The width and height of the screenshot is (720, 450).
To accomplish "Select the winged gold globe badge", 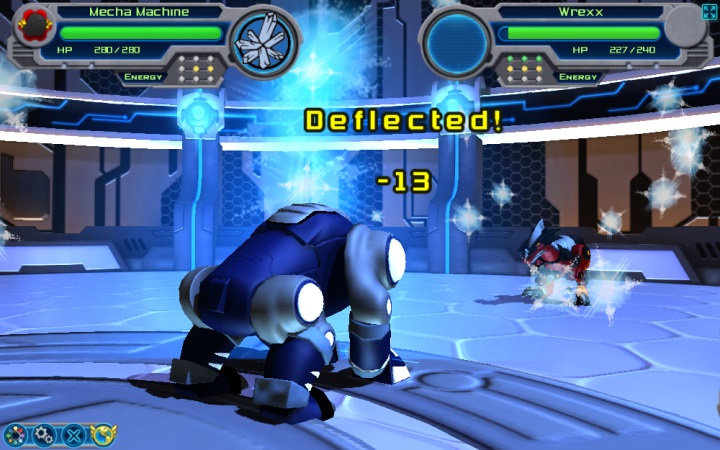I will tap(103, 435).
